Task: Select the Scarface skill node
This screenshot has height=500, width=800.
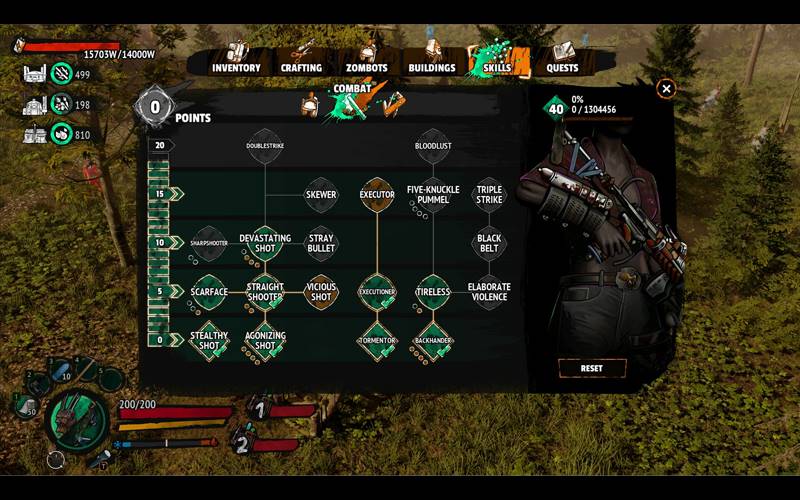Action: [x=209, y=292]
